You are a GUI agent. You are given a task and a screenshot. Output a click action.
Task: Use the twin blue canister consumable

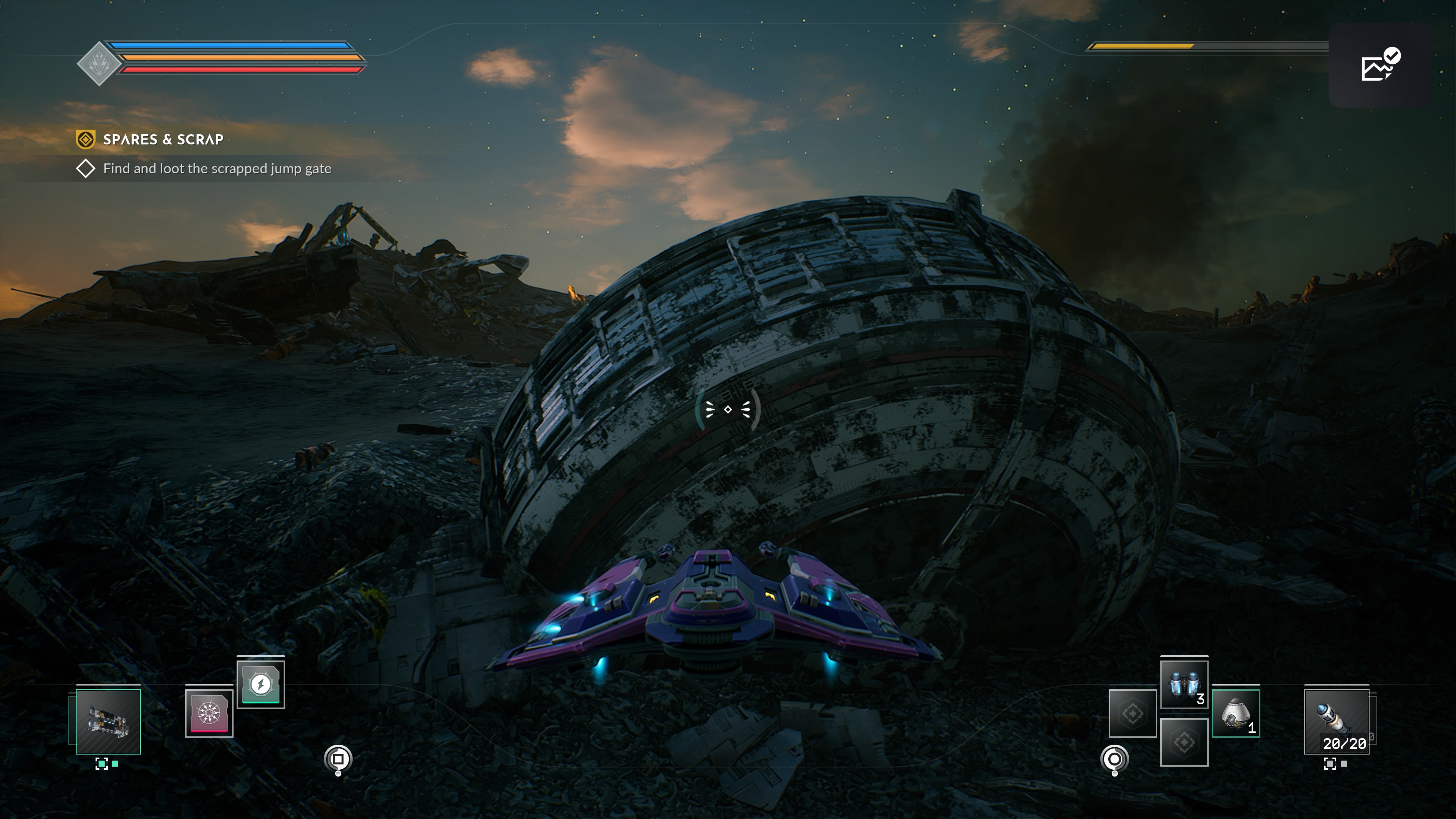[1184, 684]
